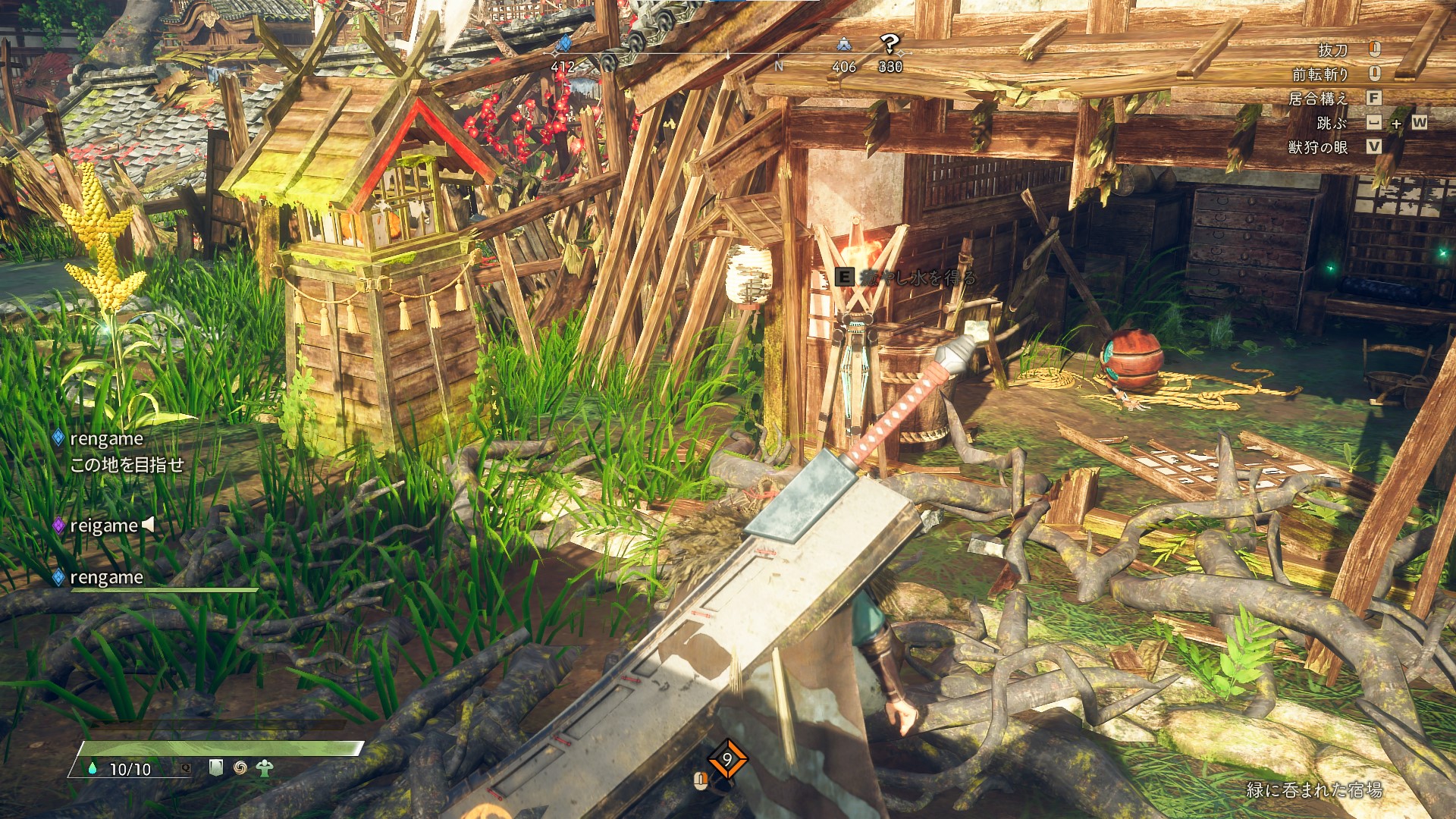Choose the rengame entry above the green bar
Viewport: 1456px width, 819px height.
(x=106, y=578)
